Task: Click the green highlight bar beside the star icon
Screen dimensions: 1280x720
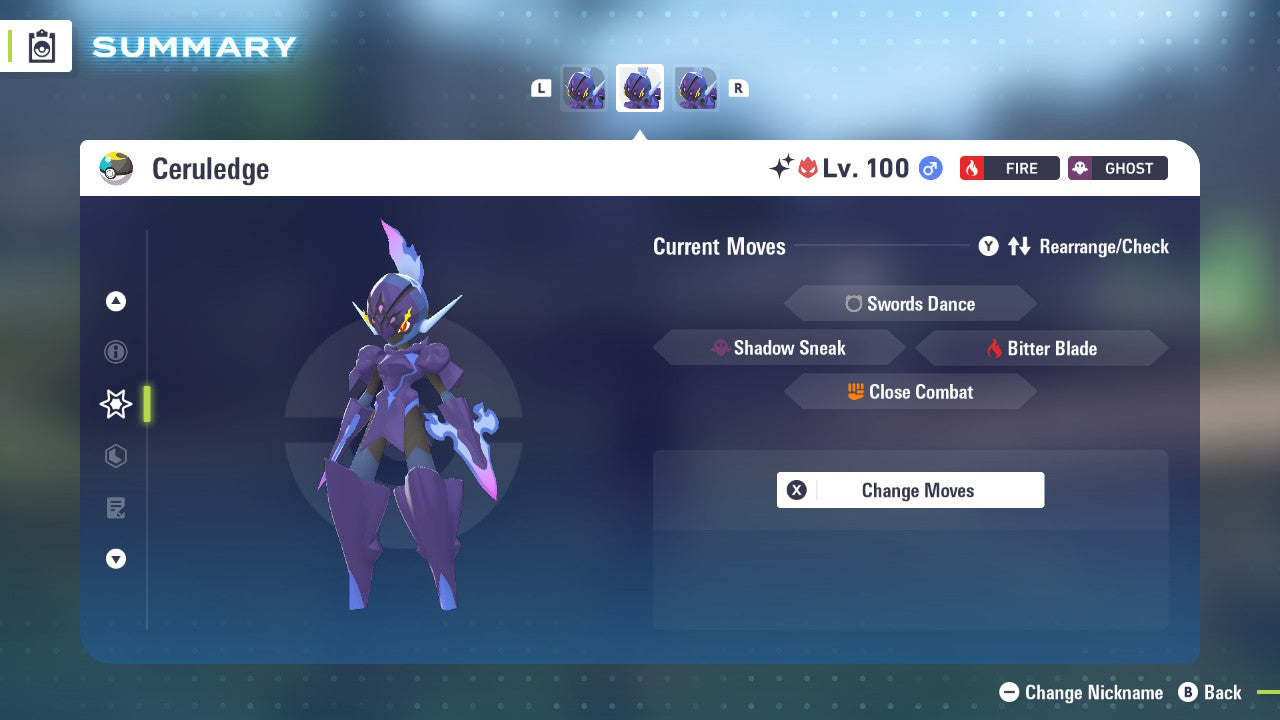Action: [147, 404]
